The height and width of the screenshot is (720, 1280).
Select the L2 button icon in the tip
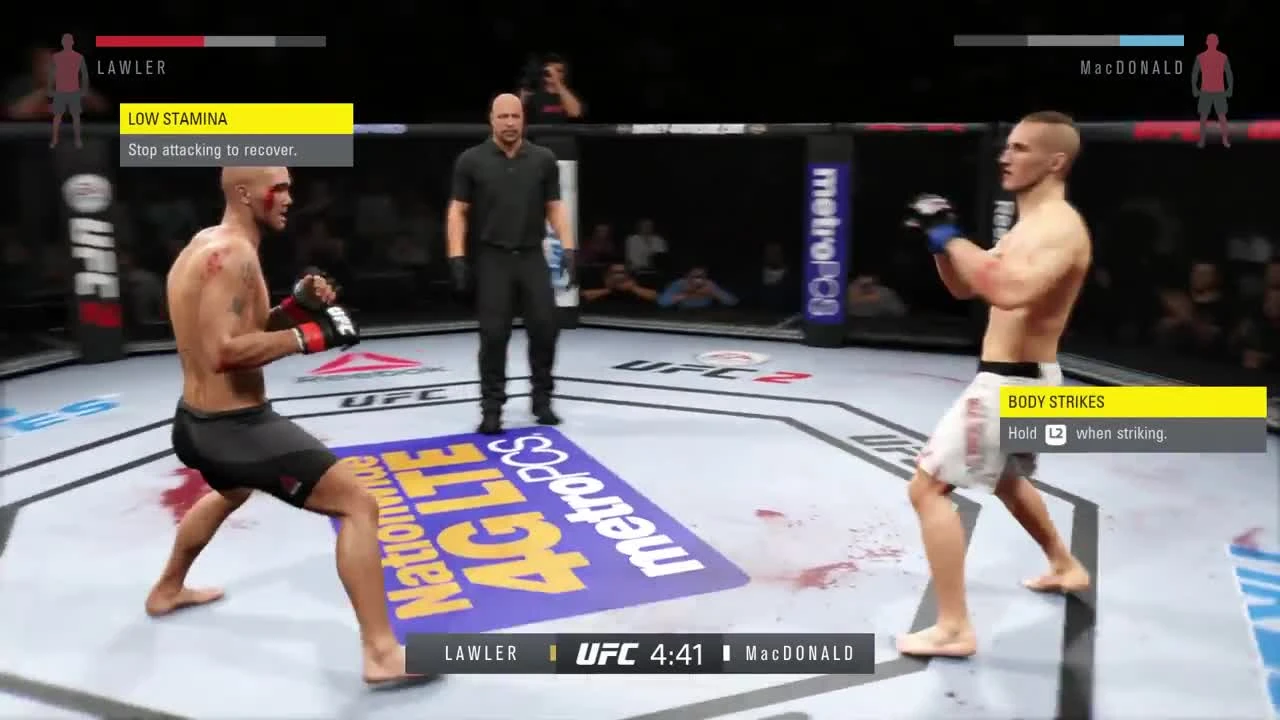point(1057,434)
